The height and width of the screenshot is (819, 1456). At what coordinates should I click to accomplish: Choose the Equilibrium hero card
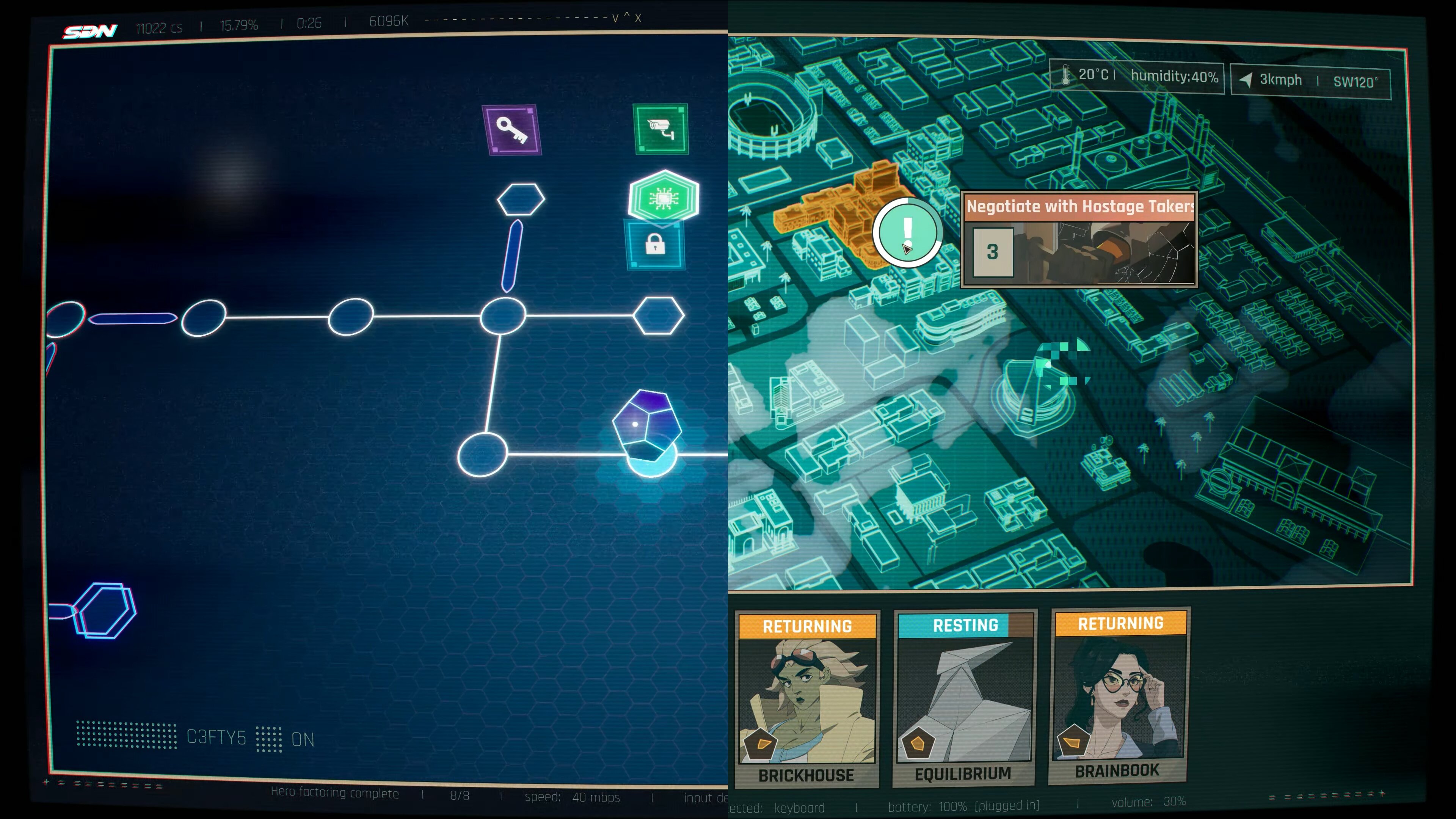(964, 698)
